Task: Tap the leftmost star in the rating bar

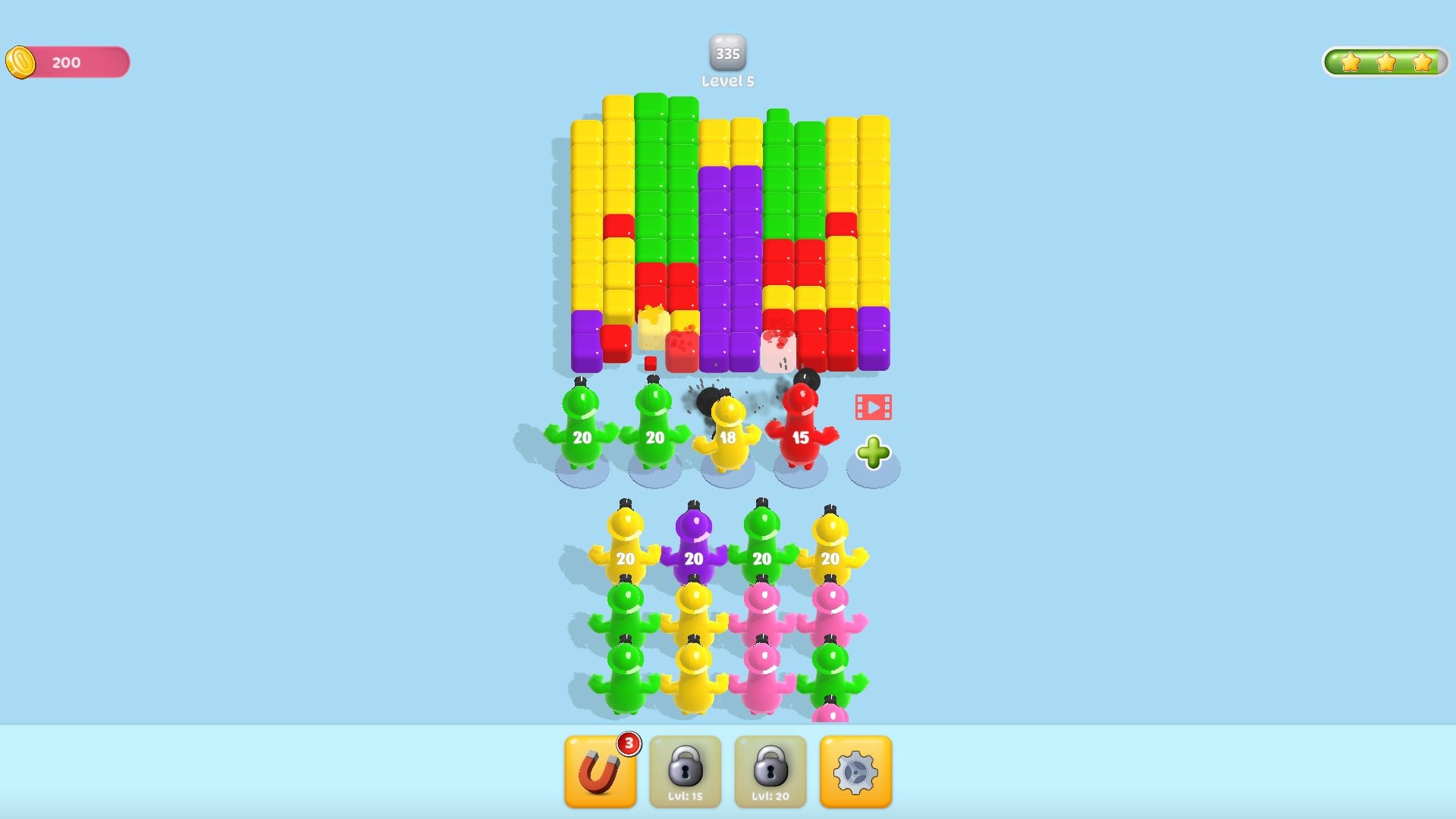Action: [1351, 64]
